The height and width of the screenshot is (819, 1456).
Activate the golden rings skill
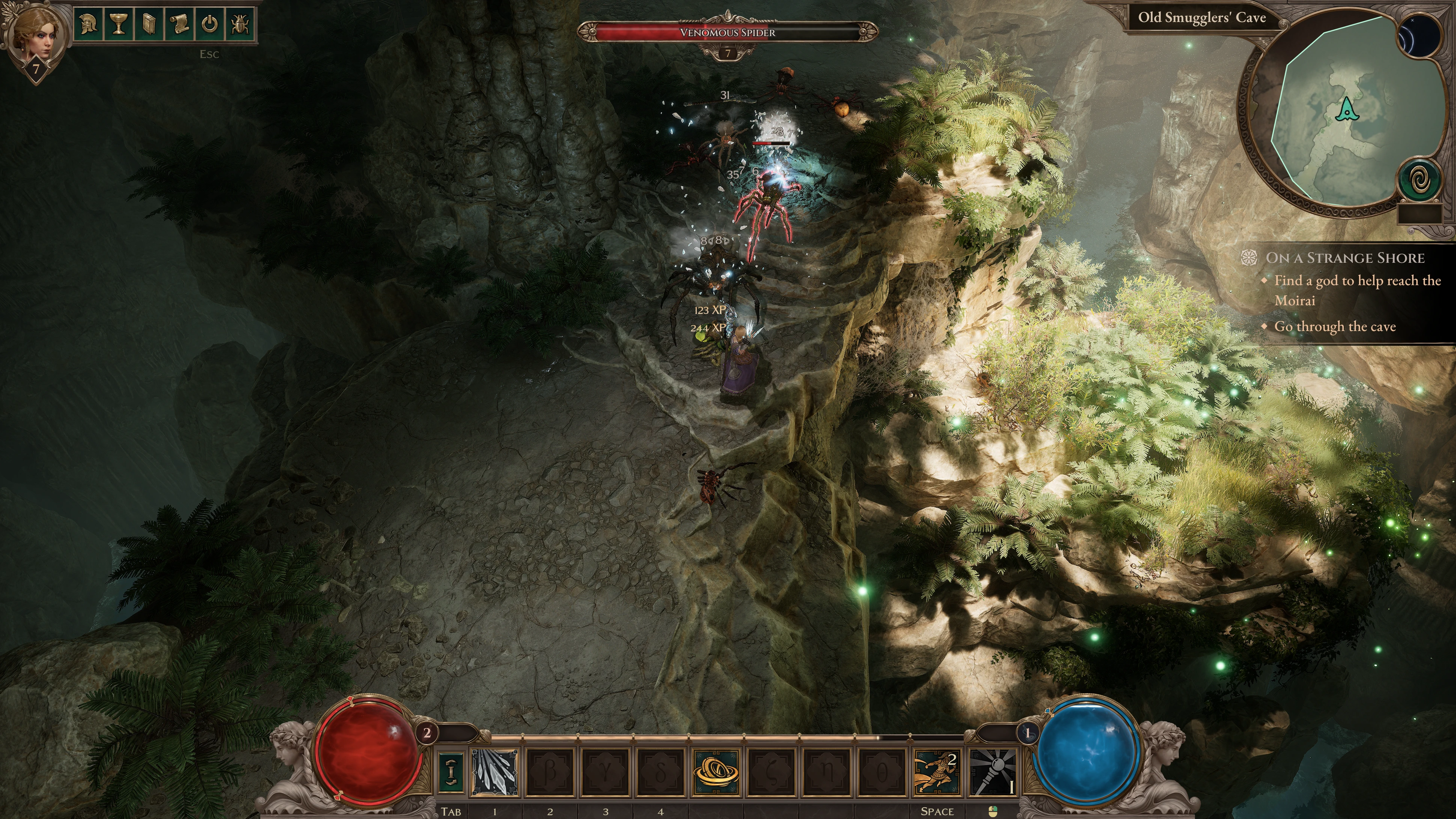(716, 772)
